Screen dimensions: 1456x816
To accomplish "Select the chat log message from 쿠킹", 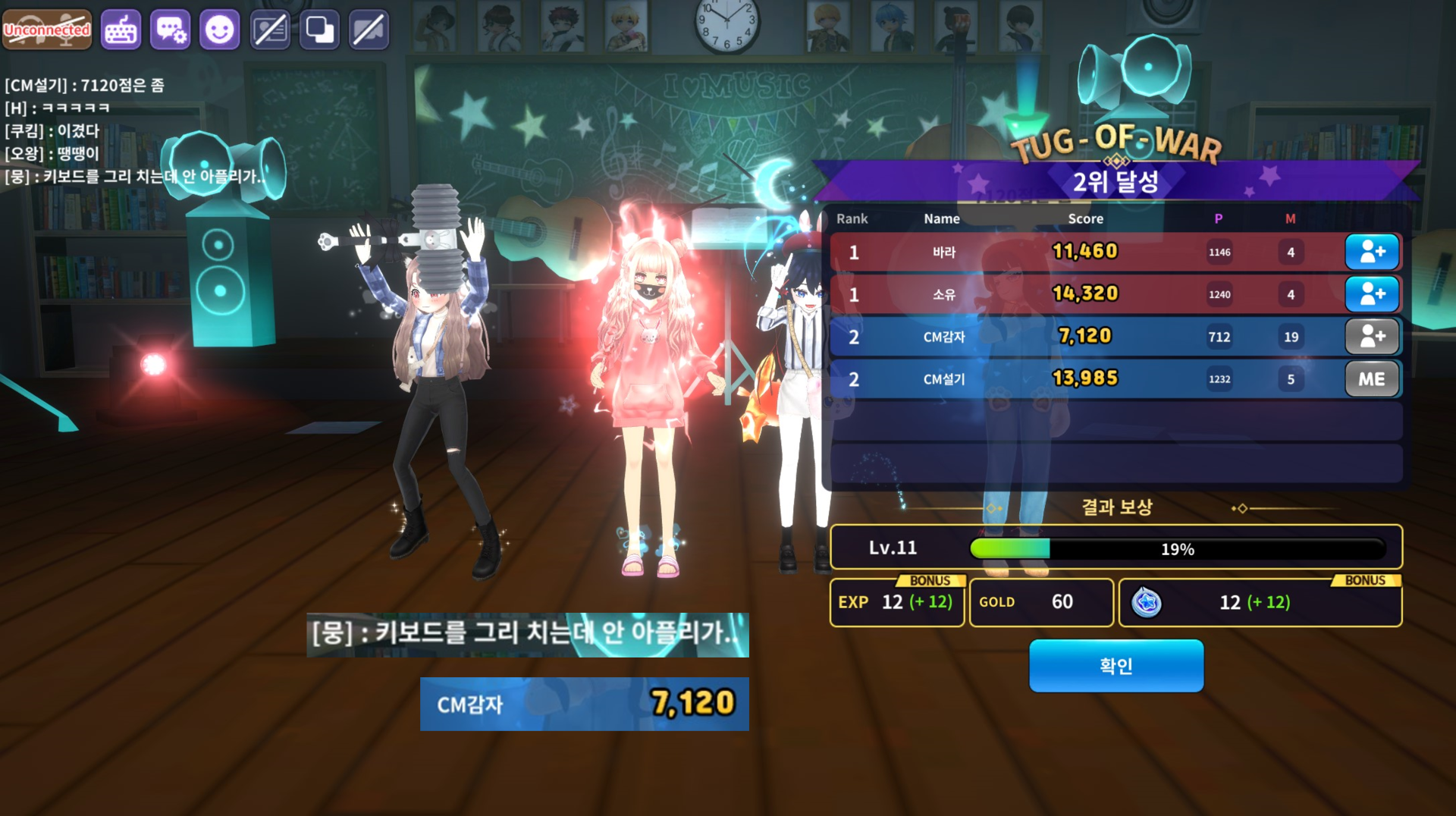I will (x=53, y=131).
